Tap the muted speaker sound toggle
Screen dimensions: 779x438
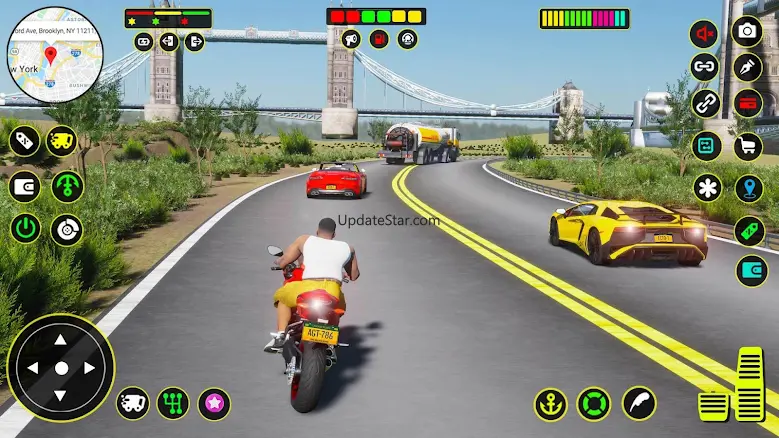click(x=705, y=34)
